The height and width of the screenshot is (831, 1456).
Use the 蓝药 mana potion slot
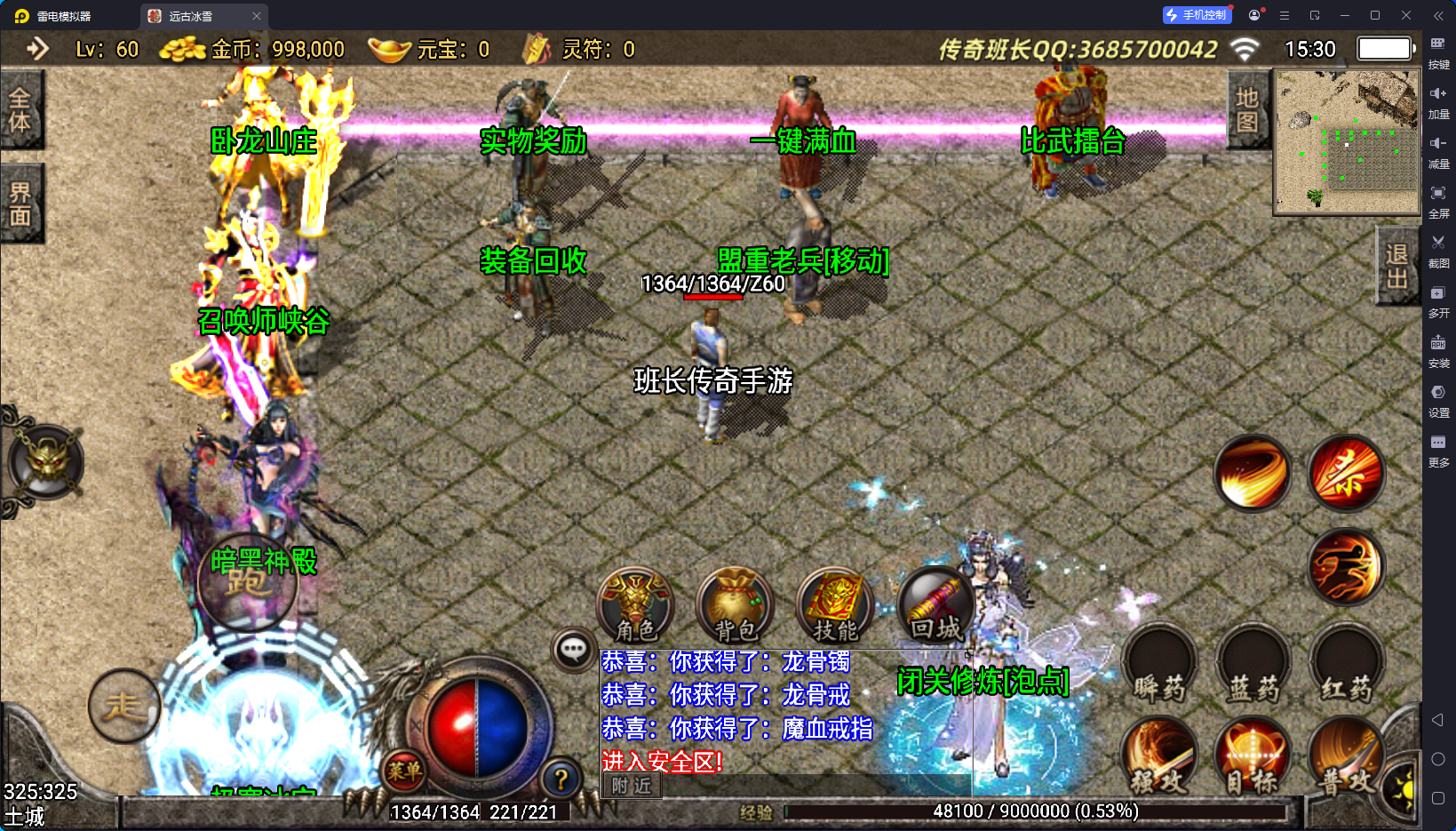[x=1253, y=667]
